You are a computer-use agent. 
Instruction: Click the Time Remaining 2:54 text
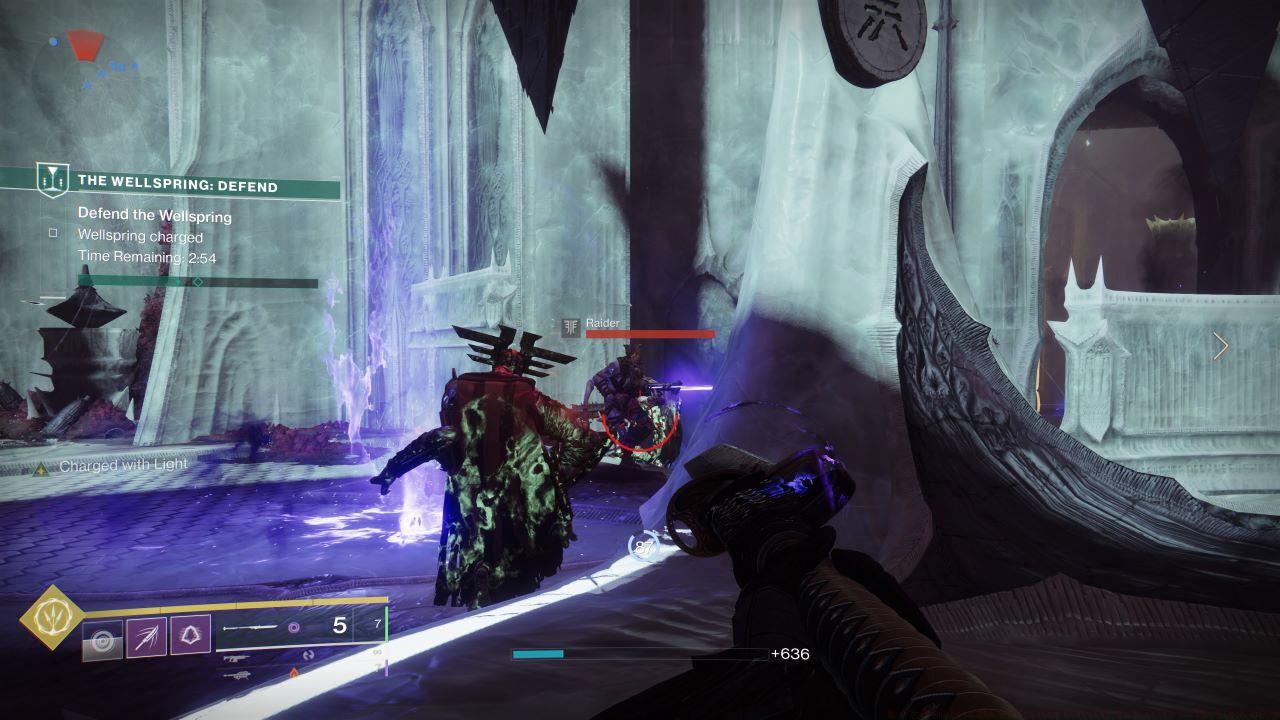coord(148,256)
